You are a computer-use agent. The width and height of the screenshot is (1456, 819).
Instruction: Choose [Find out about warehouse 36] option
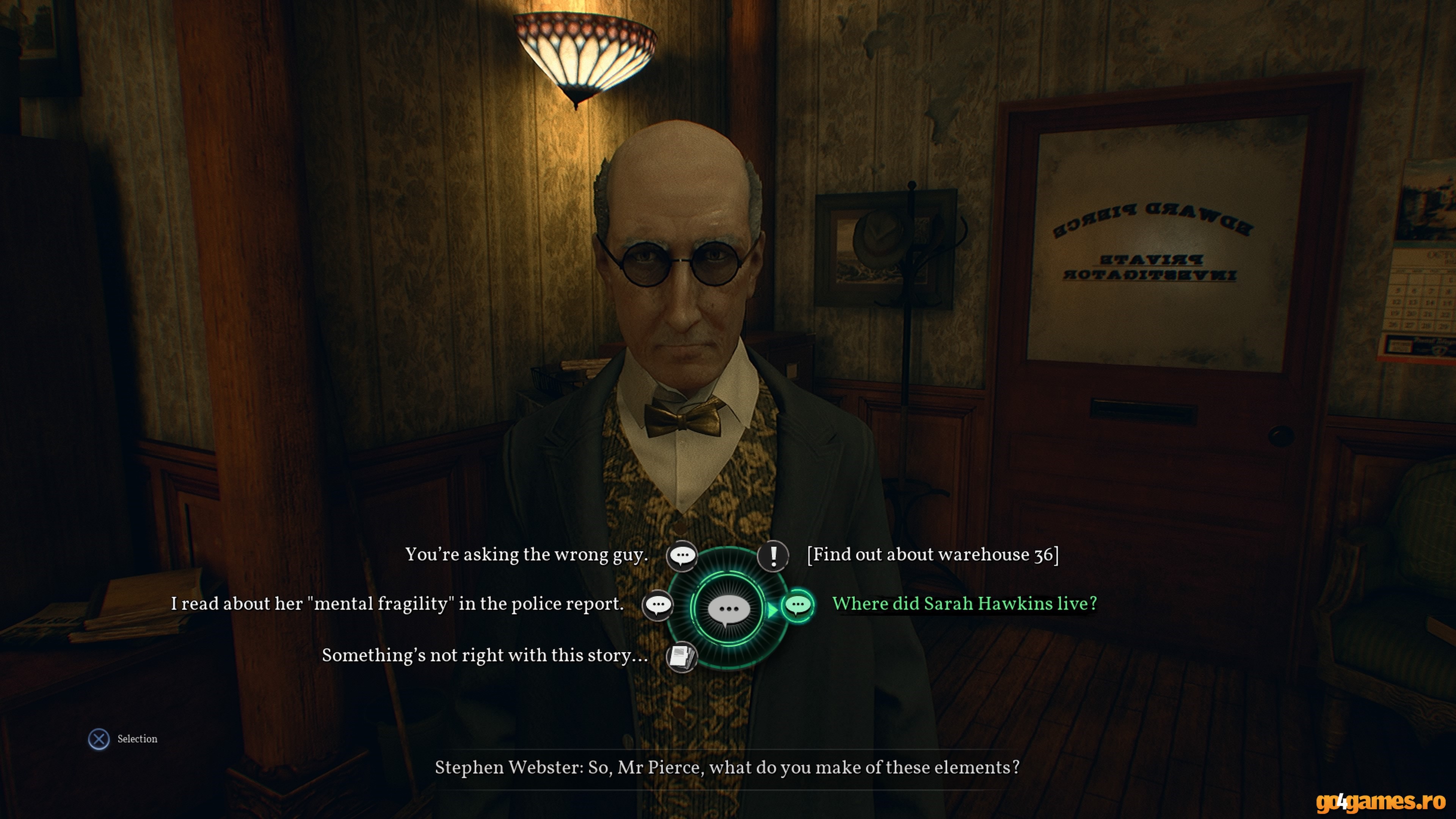coord(933,554)
